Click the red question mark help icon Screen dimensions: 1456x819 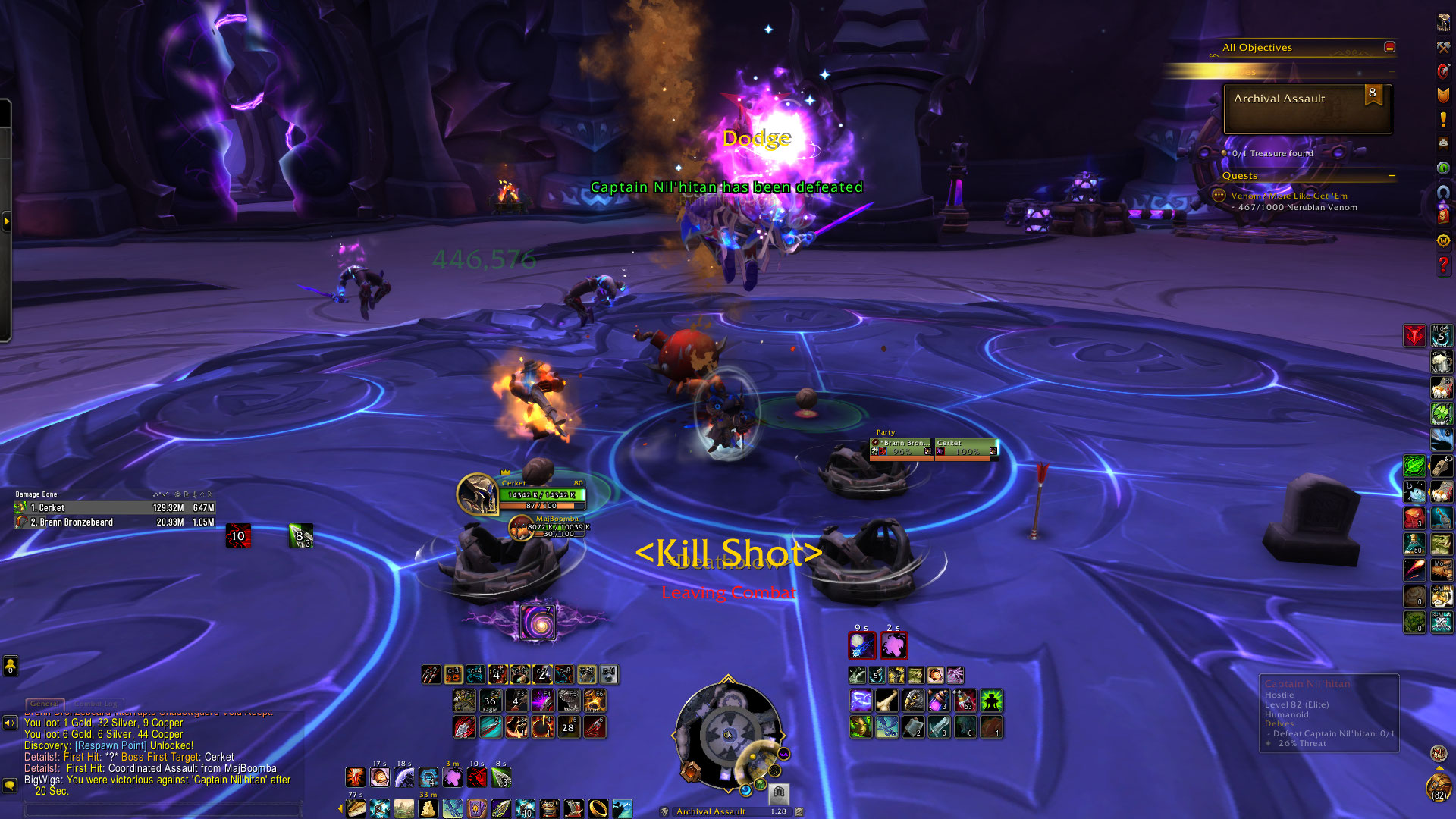pos(1443,265)
